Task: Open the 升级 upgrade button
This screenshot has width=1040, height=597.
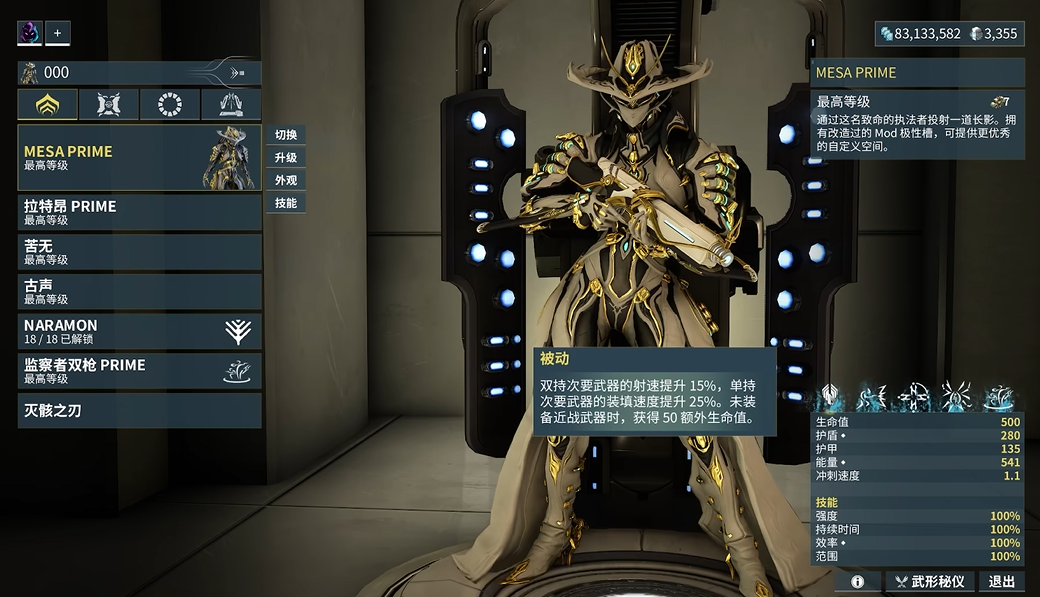Action: [x=286, y=158]
